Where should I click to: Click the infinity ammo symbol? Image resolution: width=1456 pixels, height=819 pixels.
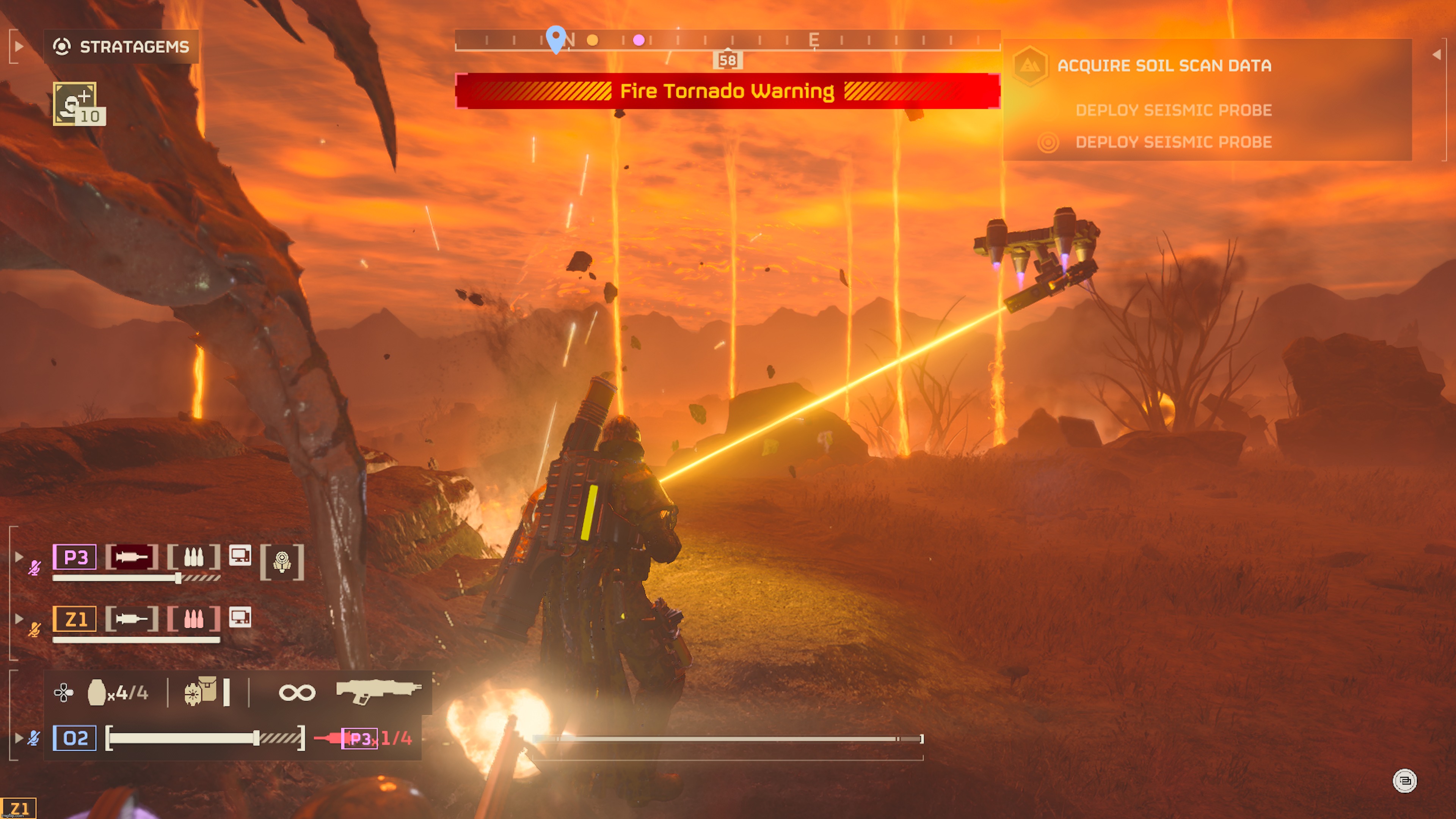tap(297, 692)
